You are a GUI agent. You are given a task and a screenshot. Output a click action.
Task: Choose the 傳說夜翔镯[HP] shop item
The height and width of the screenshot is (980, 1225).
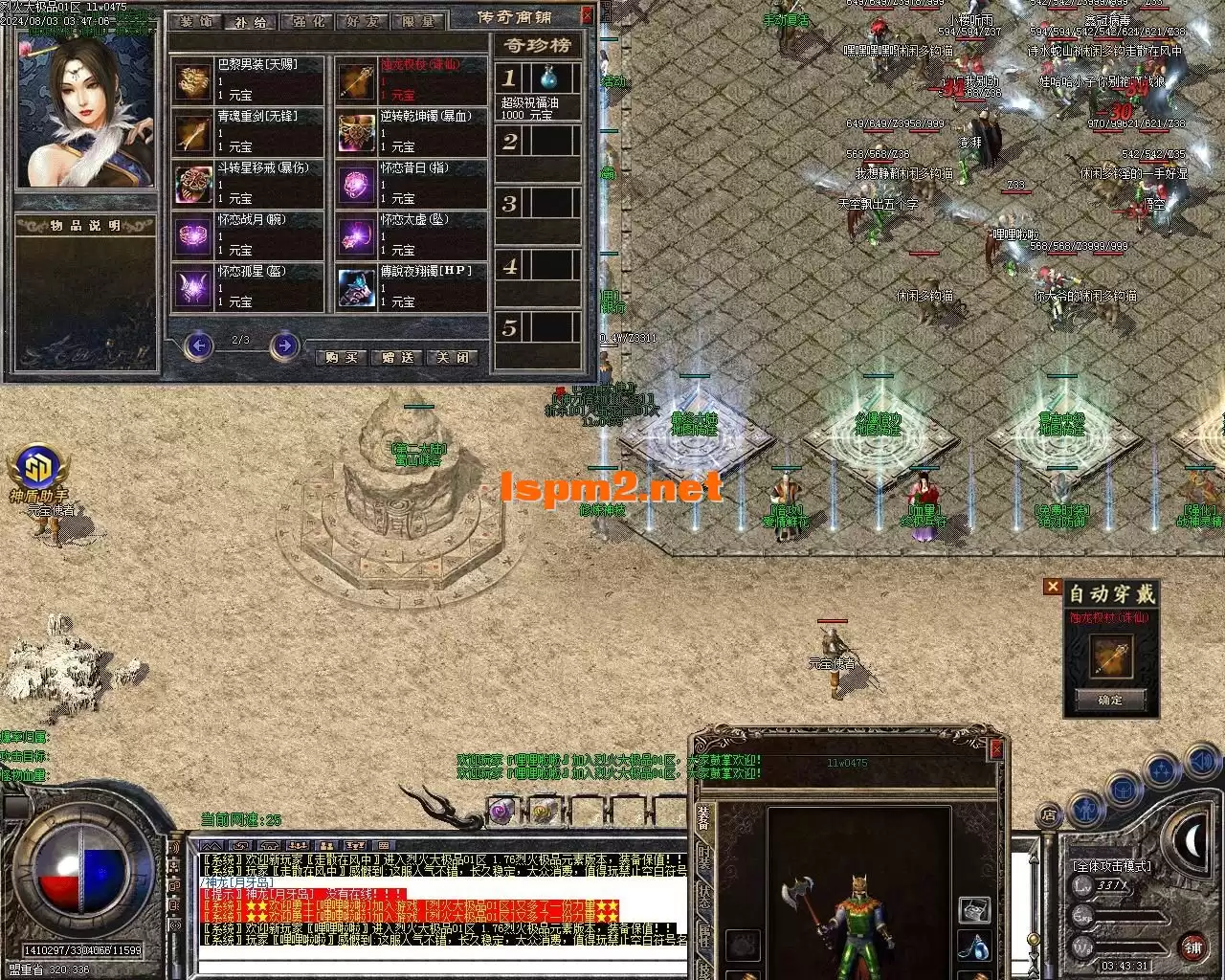tap(412, 287)
